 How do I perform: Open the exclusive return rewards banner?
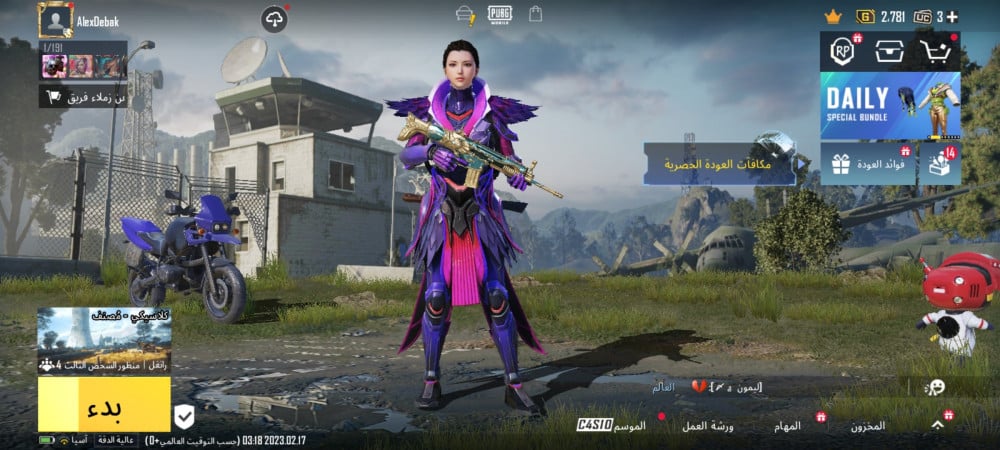coord(720,163)
